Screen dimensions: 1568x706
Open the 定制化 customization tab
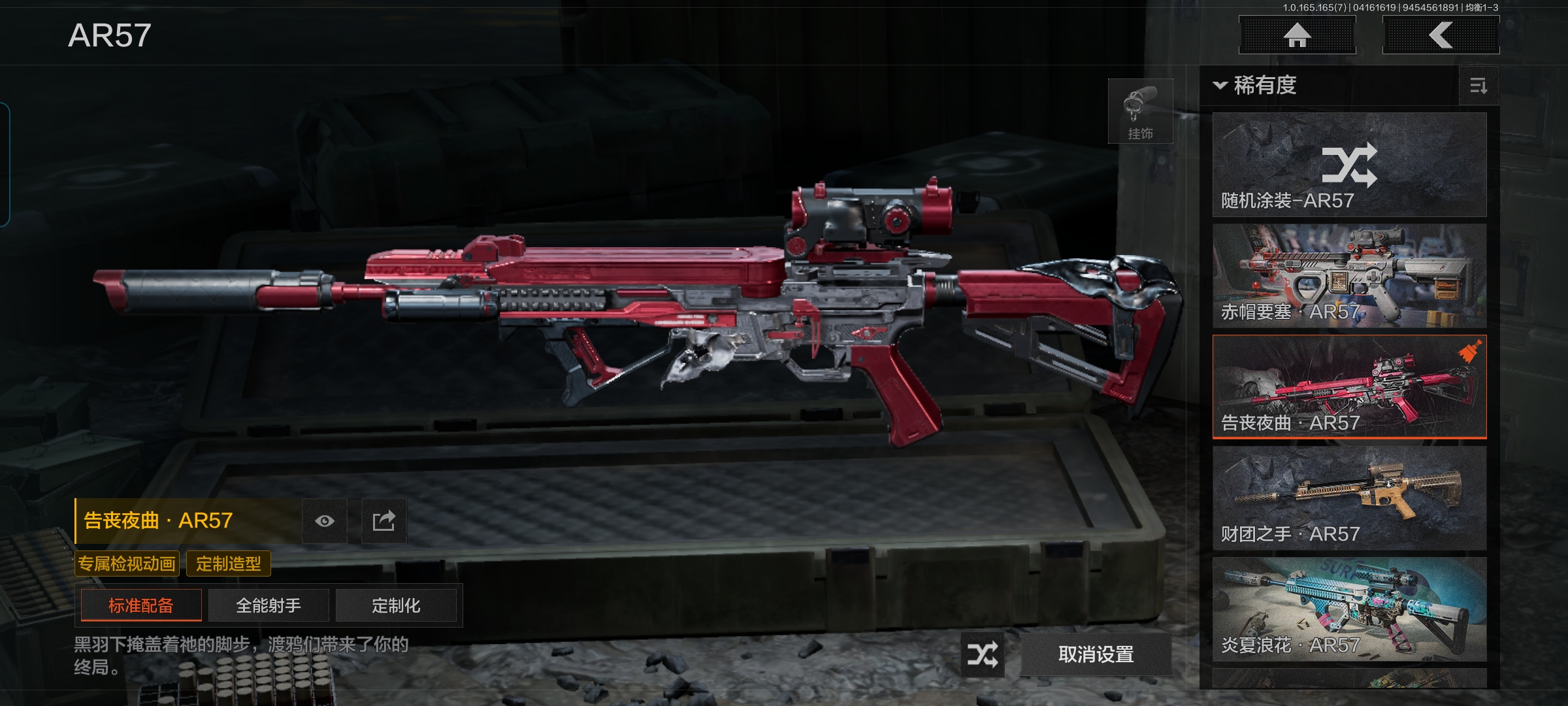(396, 605)
